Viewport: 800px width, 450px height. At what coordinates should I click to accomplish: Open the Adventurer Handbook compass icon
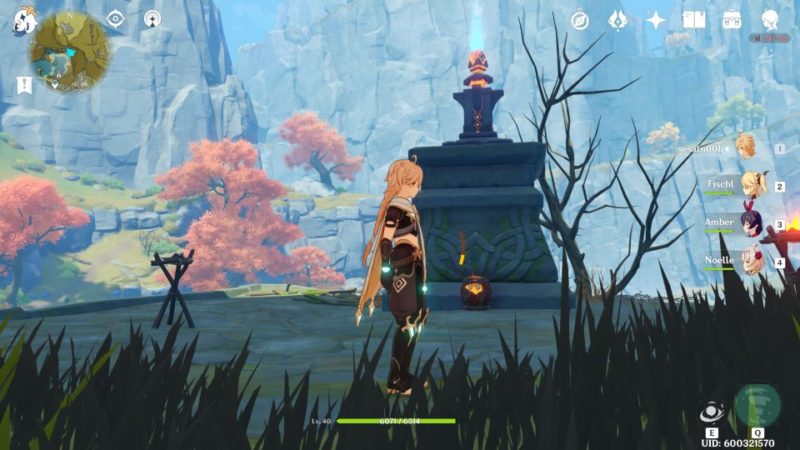click(x=580, y=20)
